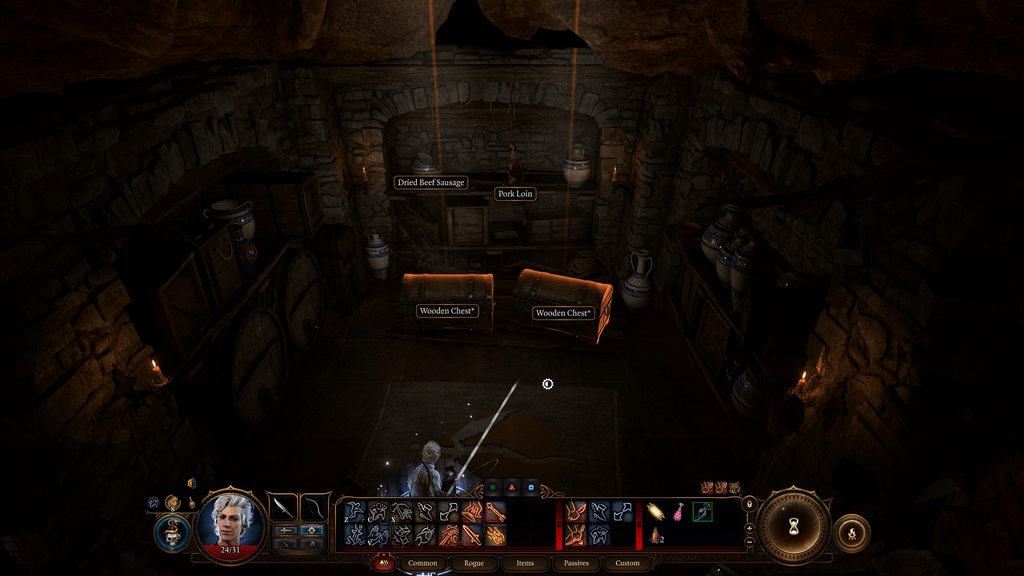Viewport: 1024px width, 576px height.
Task: Select the melee dagger weapon slot
Action: [283, 507]
